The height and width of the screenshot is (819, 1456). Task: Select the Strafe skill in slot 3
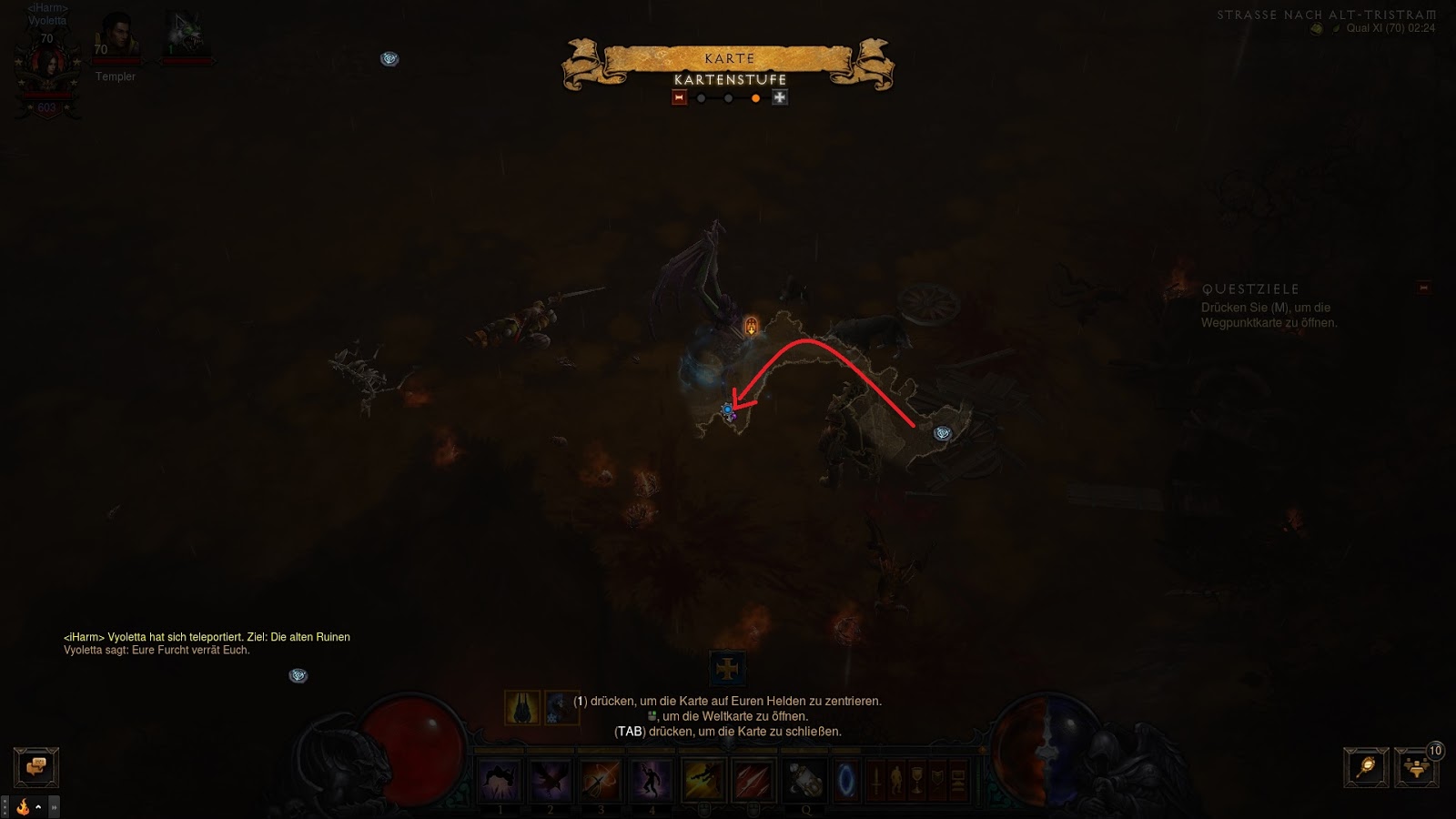coord(602,780)
